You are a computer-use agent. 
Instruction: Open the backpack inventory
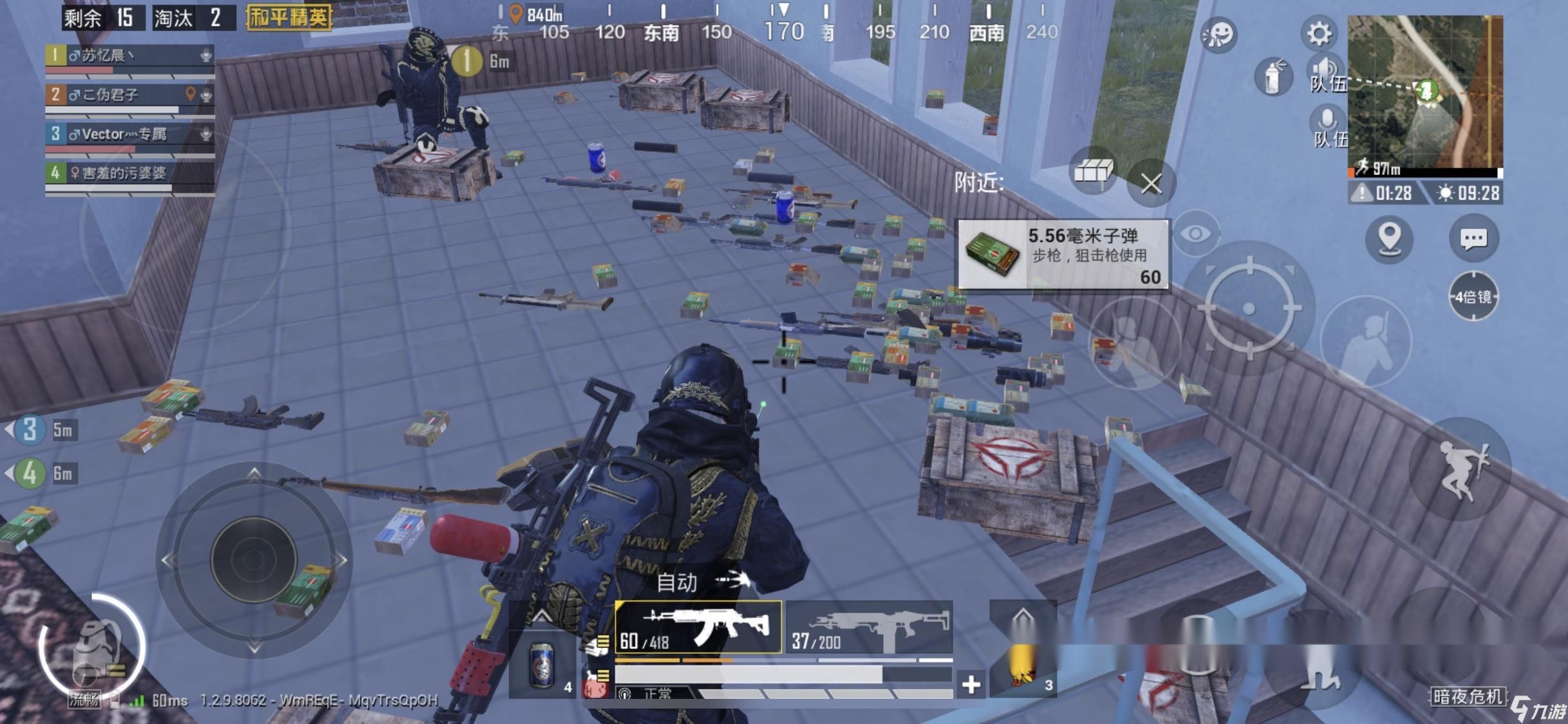point(93,647)
